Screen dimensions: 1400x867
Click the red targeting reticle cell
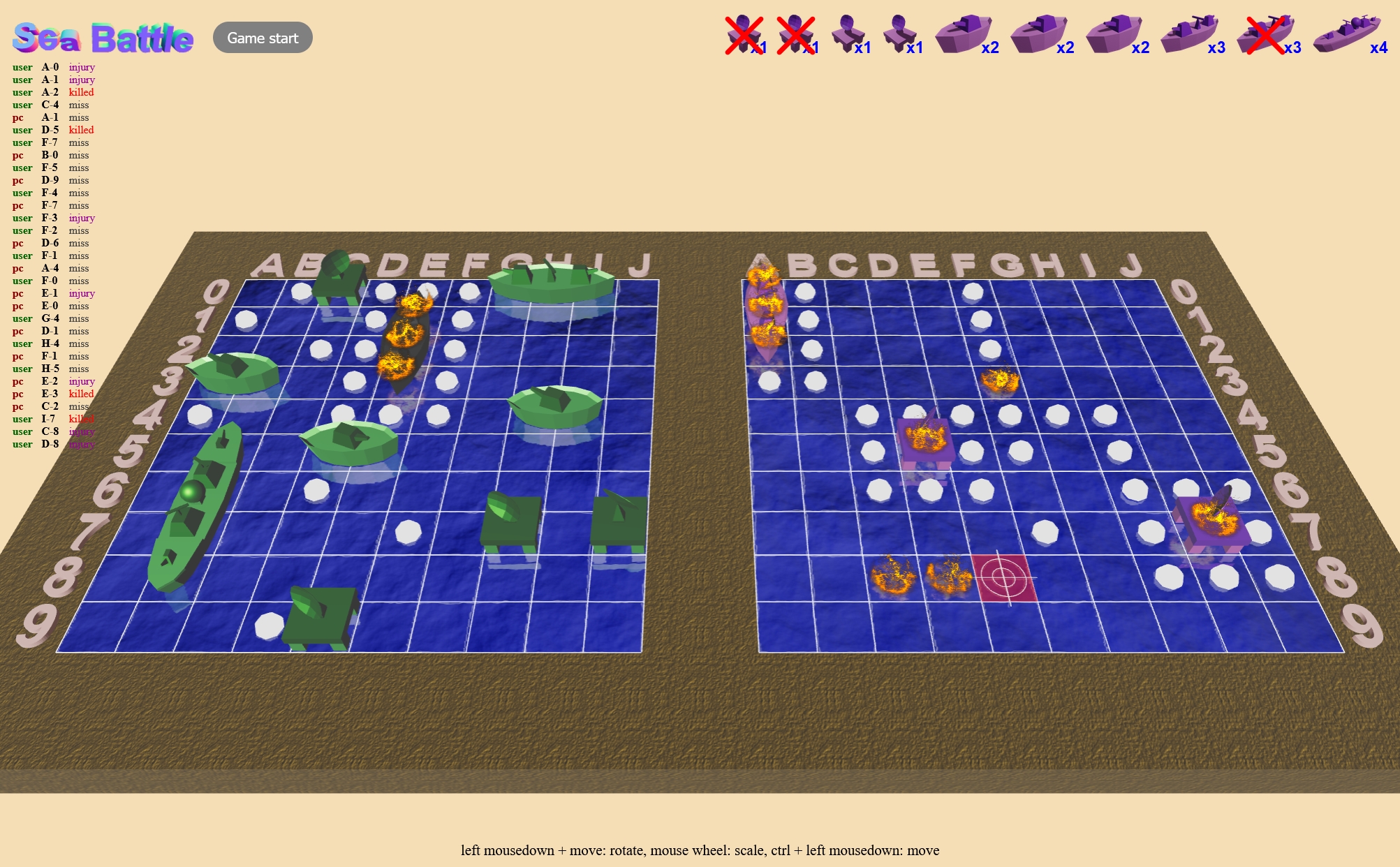(x=1003, y=577)
